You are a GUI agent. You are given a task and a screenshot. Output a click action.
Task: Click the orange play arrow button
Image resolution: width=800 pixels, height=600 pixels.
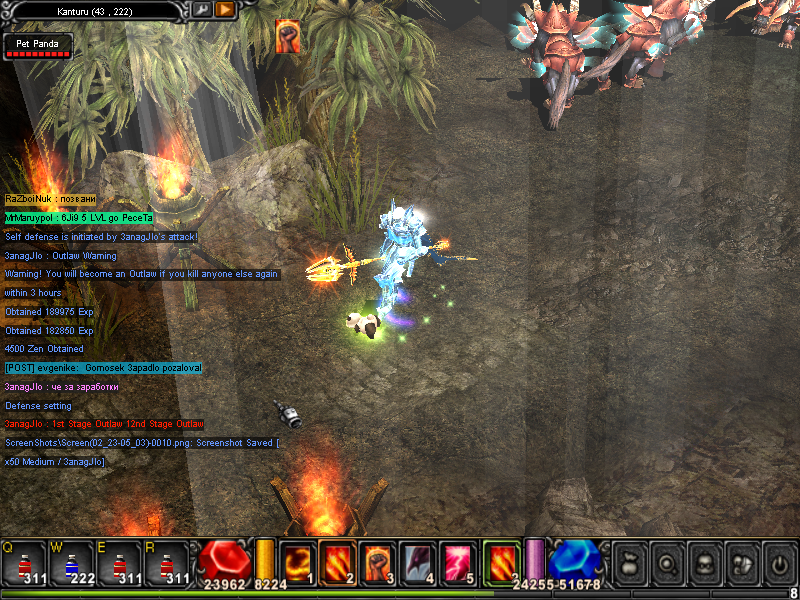(x=225, y=9)
